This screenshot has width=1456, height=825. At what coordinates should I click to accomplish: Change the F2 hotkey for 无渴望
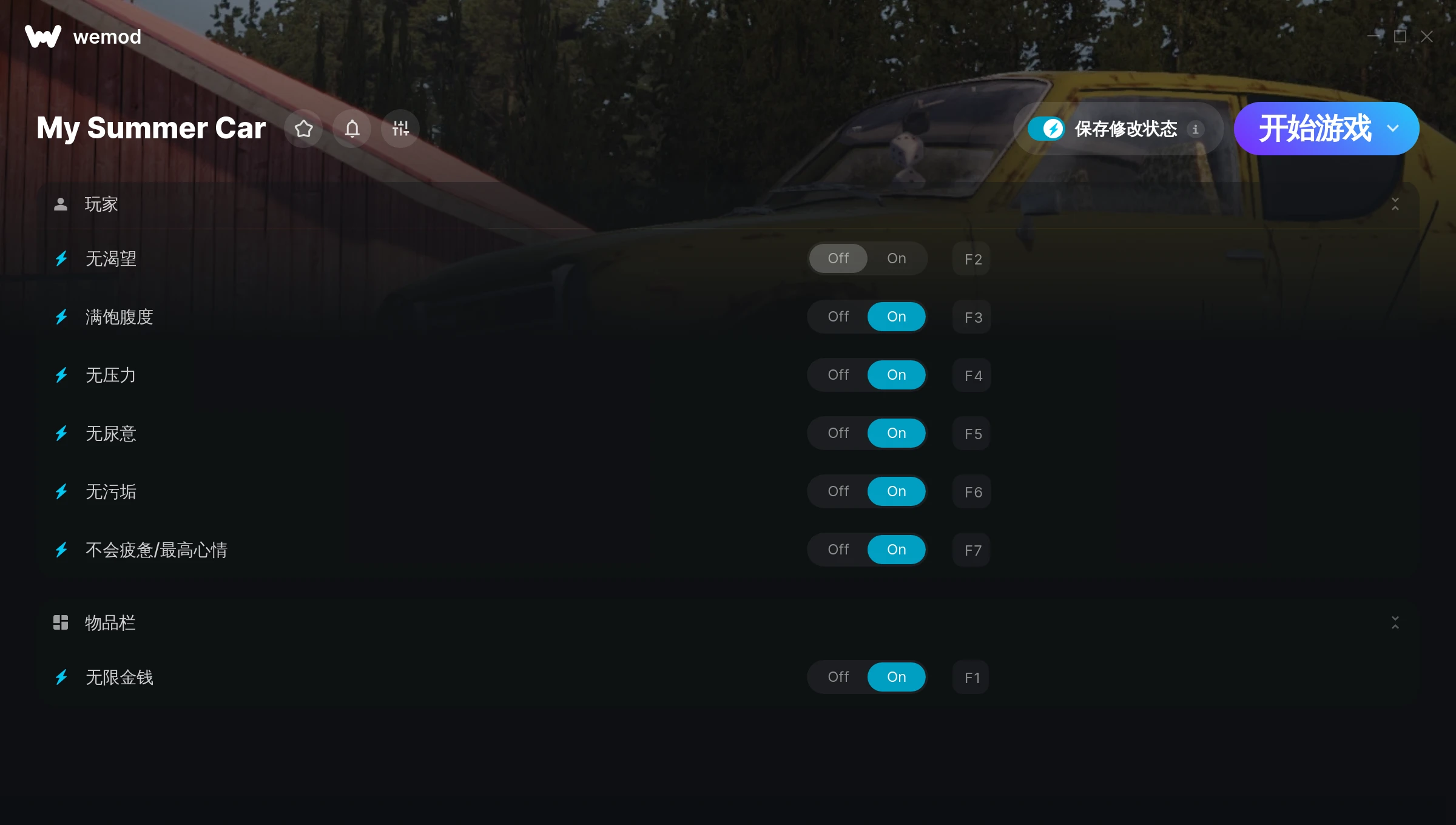972,259
